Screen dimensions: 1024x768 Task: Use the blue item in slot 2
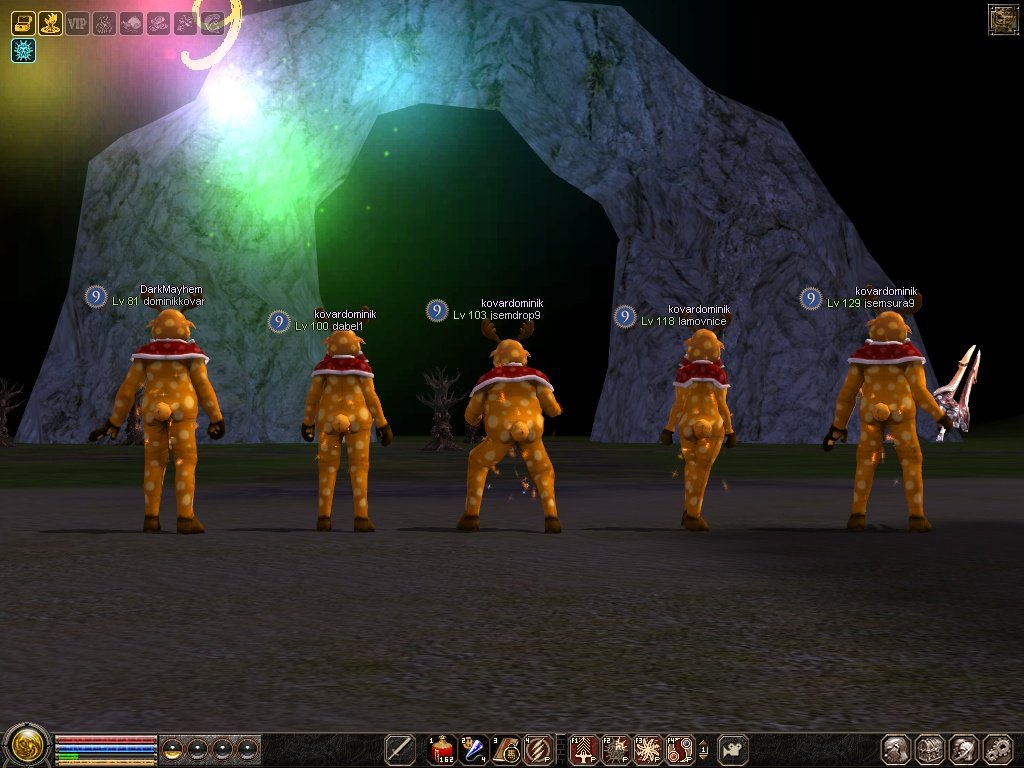pos(475,749)
